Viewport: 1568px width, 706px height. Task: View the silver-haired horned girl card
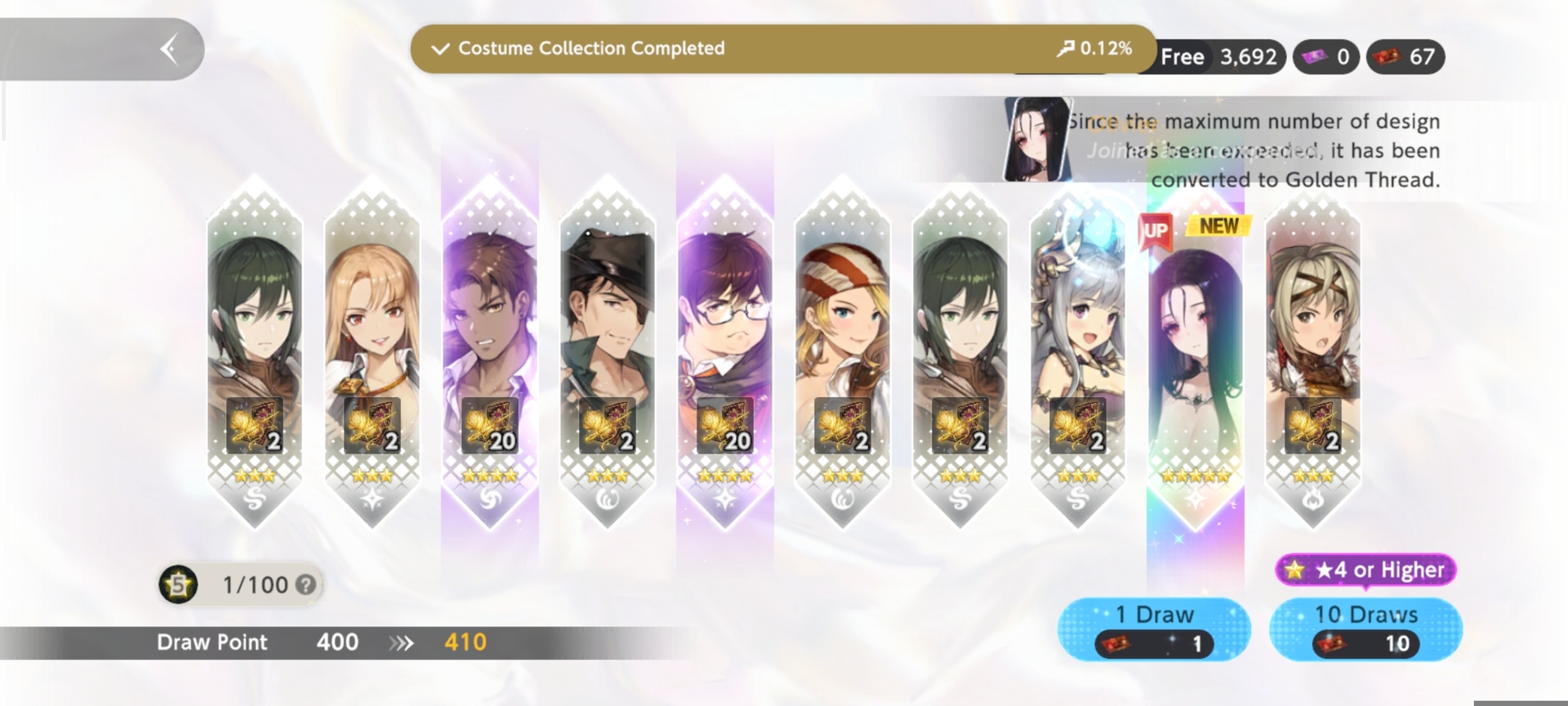1077,351
